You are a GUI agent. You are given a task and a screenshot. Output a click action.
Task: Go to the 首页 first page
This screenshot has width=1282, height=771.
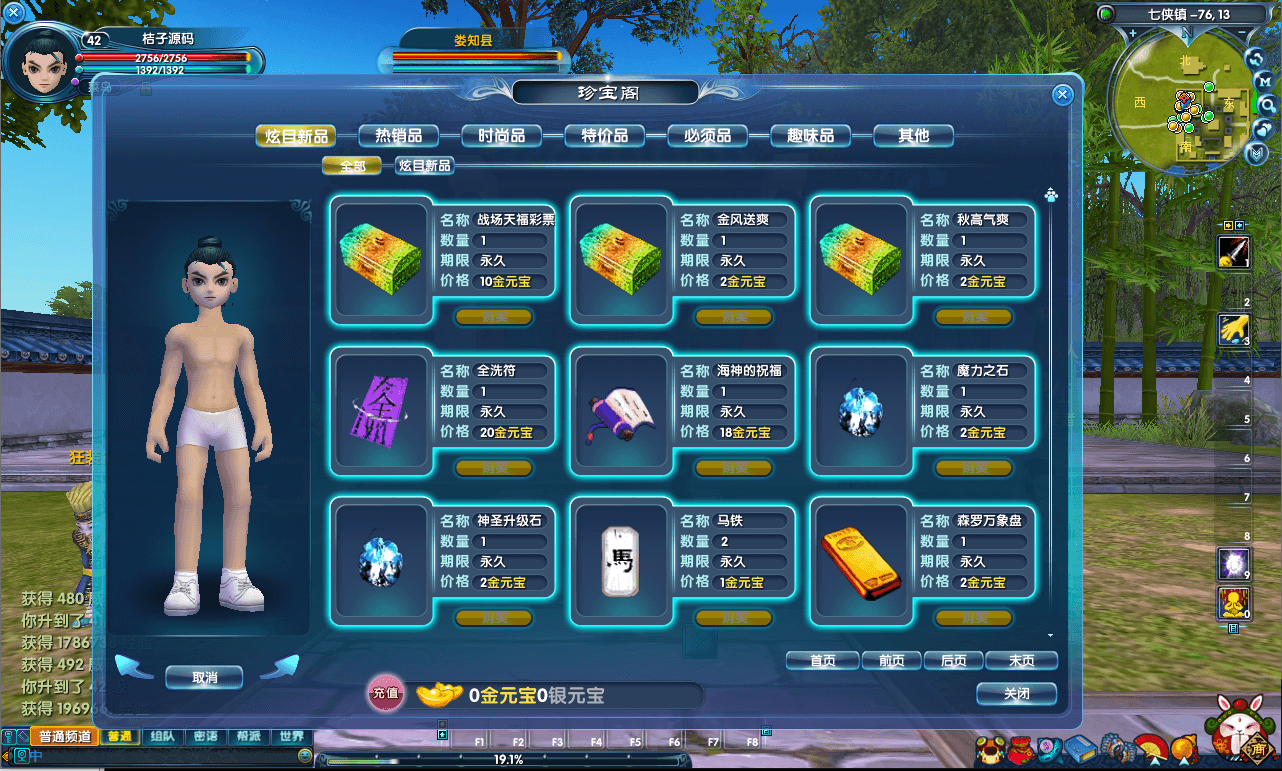822,661
